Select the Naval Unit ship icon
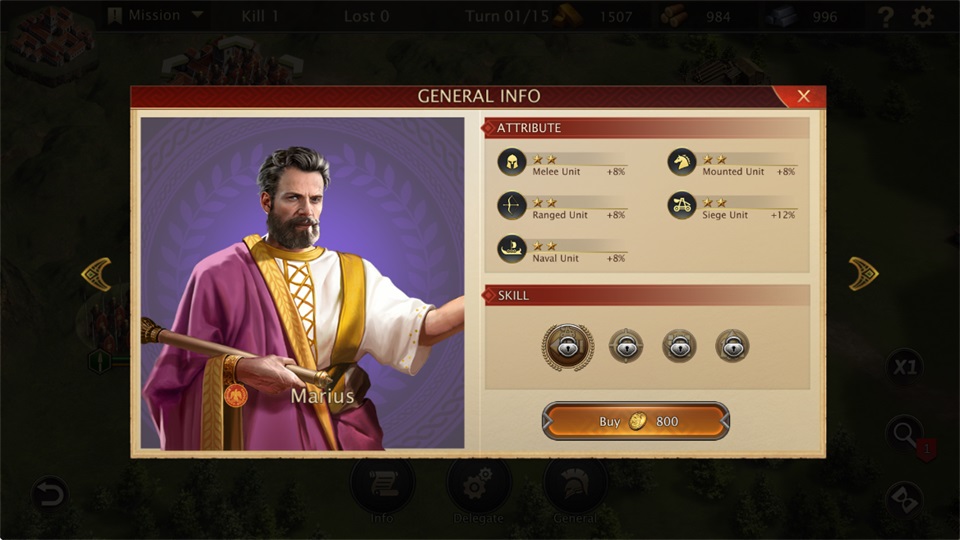 tap(512, 249)
